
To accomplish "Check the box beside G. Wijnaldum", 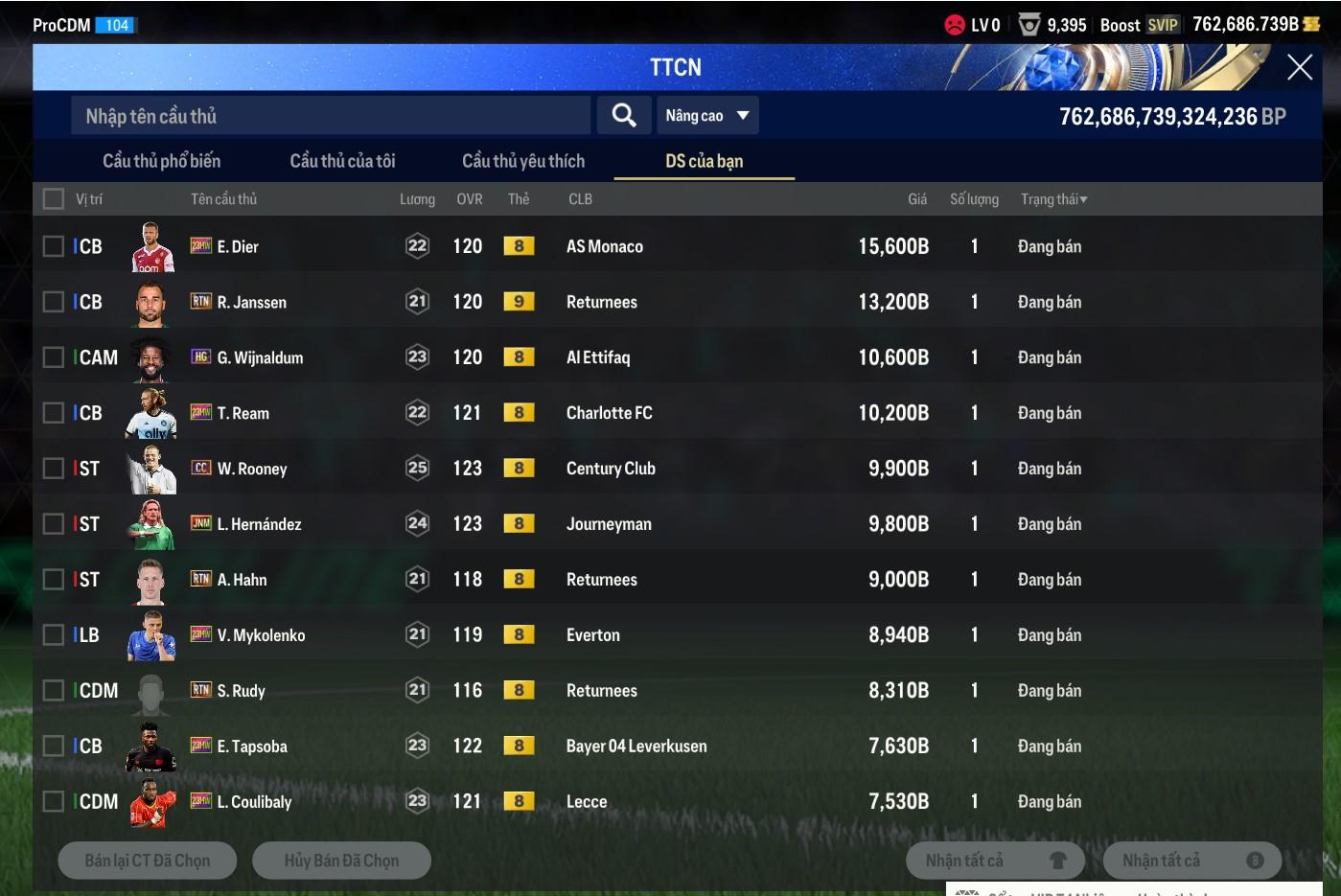I will [x=54, y=357].
